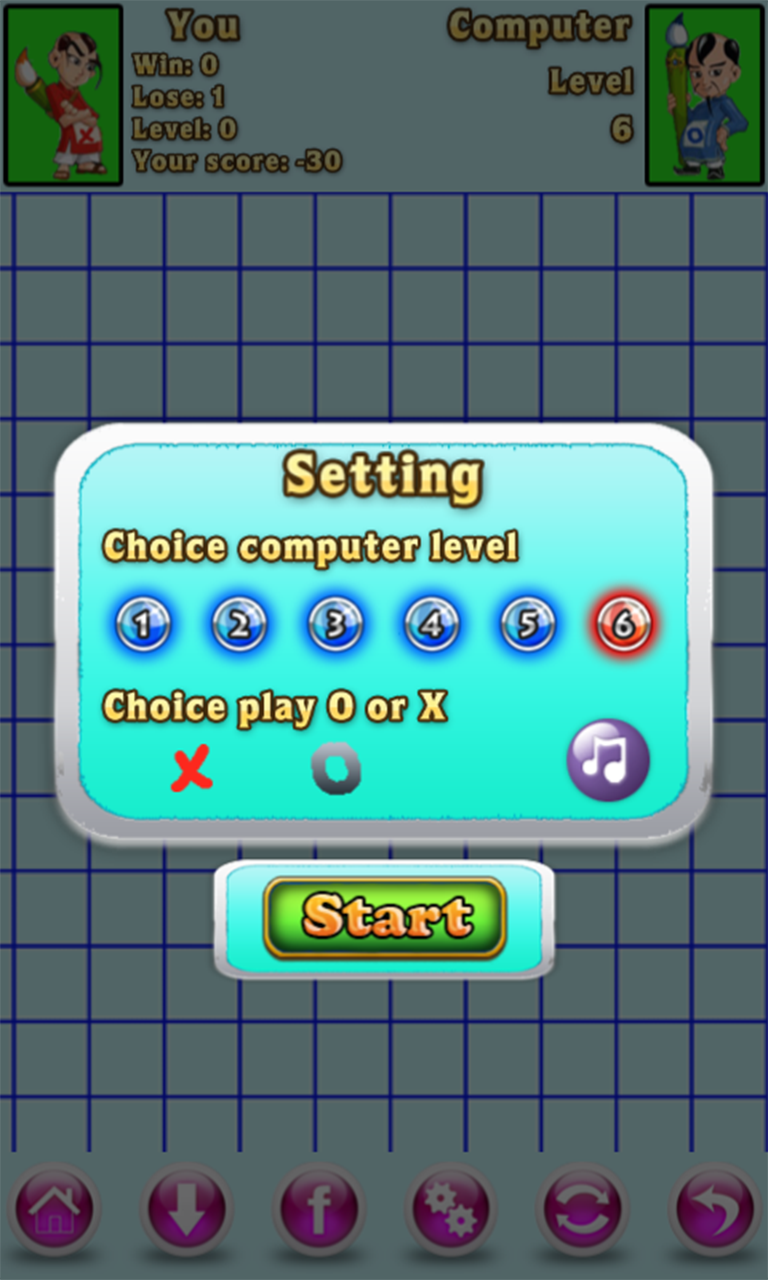Play as the red X
The height and width of the screenshot is (1280, 768).
(191, 770)
